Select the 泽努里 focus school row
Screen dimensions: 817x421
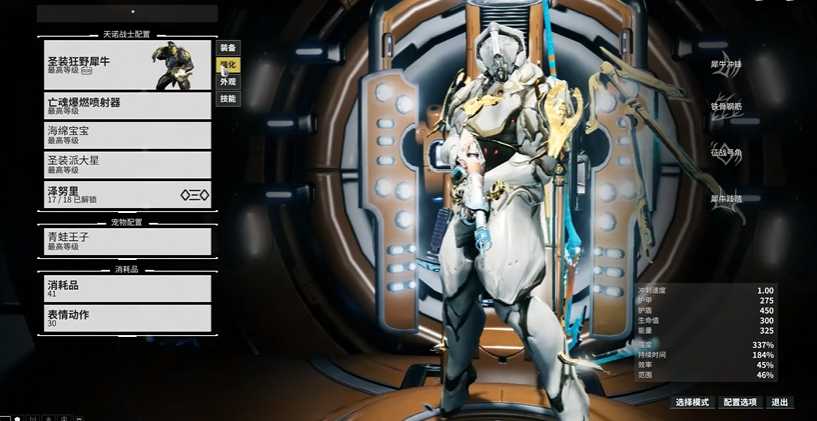coord(127,194)
